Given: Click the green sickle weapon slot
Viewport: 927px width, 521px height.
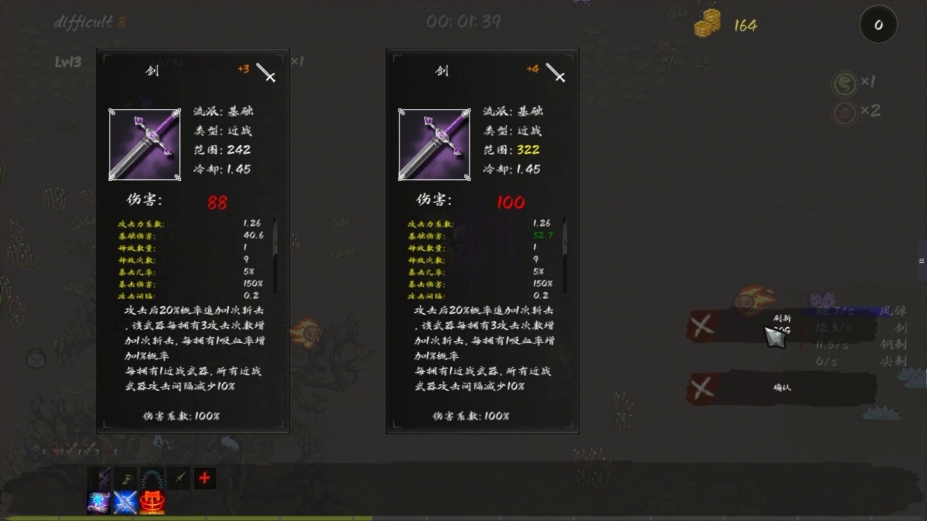Looking at the screenshot, I should pos(127,478).
